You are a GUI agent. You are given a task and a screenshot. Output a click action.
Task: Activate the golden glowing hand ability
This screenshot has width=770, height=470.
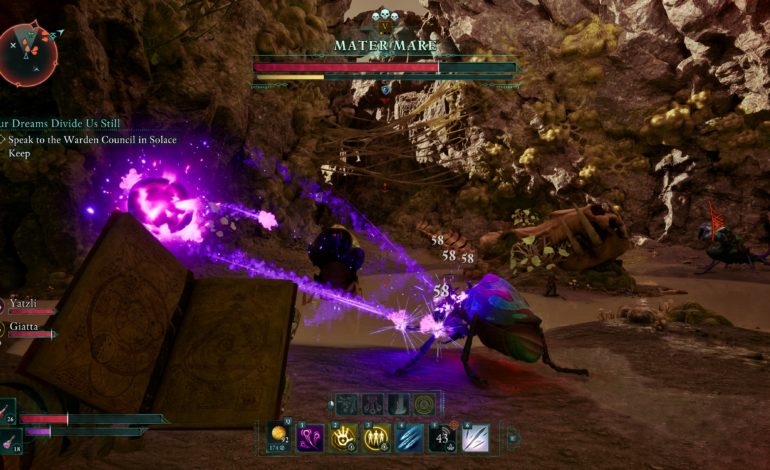[345, 437]
